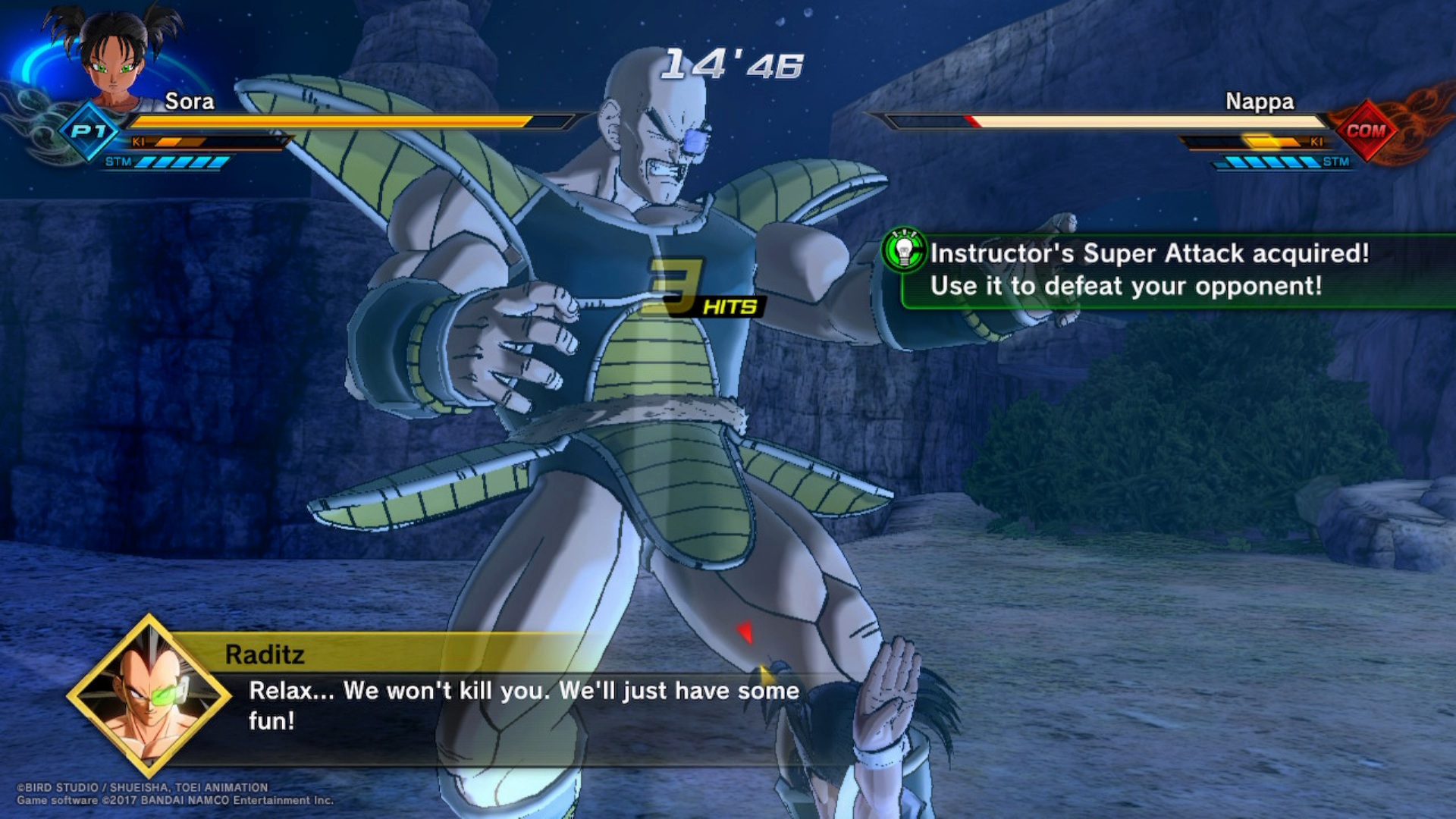
Task: Click the red COM badge
Action: 1365,130
